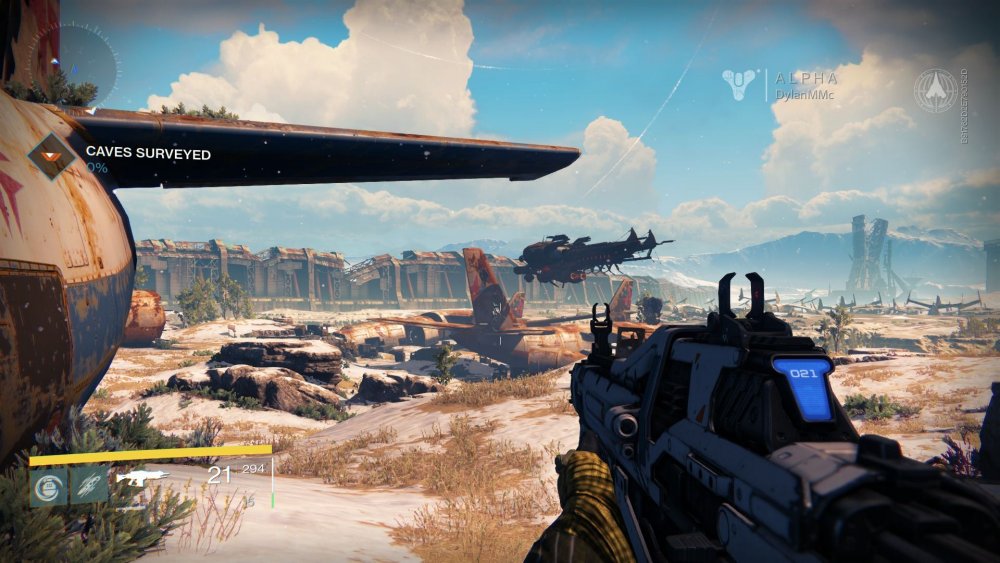
Task: Select the equipped rifle weapon icon
Action: point(142,477)
